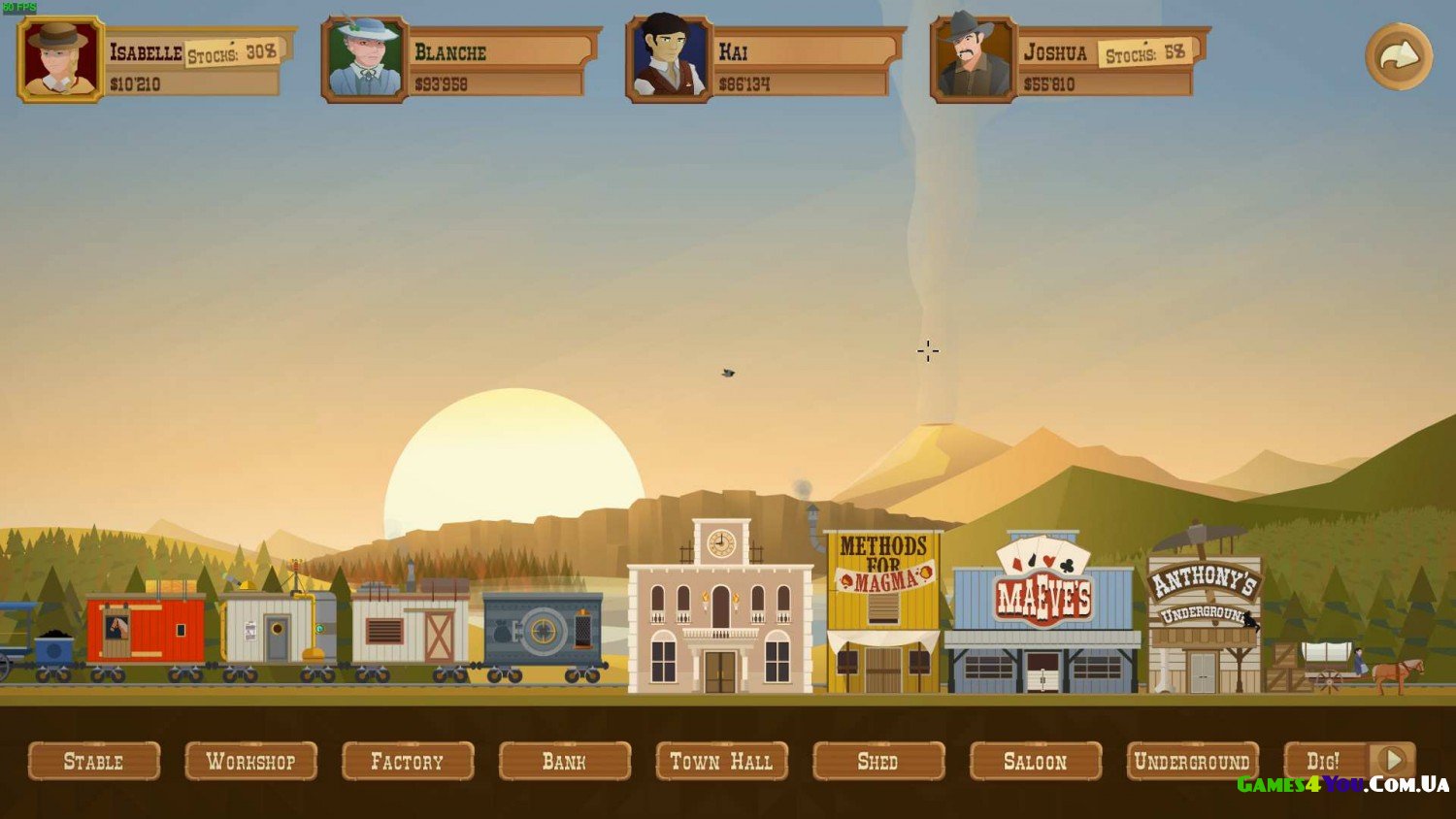Open the Shed
Screen dimensions: 1456x819
tap(877, 762)
